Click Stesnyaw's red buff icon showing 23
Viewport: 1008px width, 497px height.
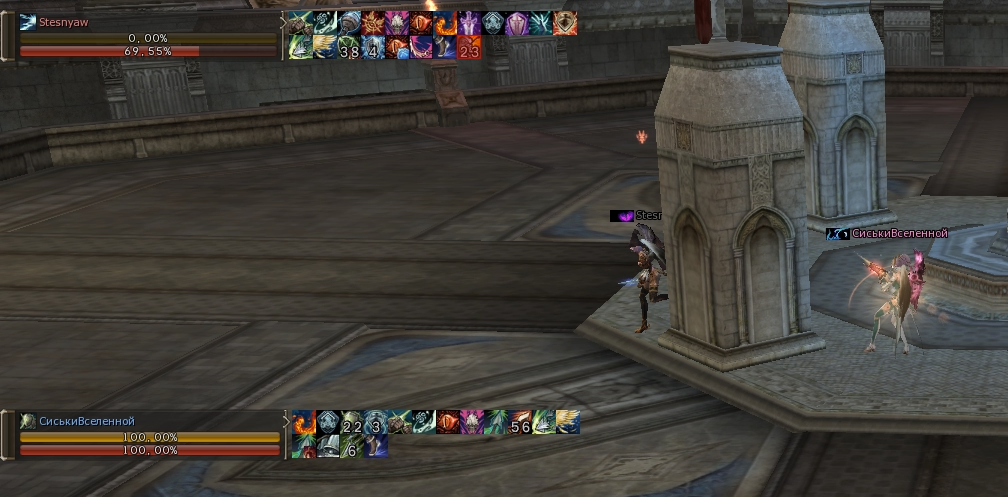tap(469, 48)
